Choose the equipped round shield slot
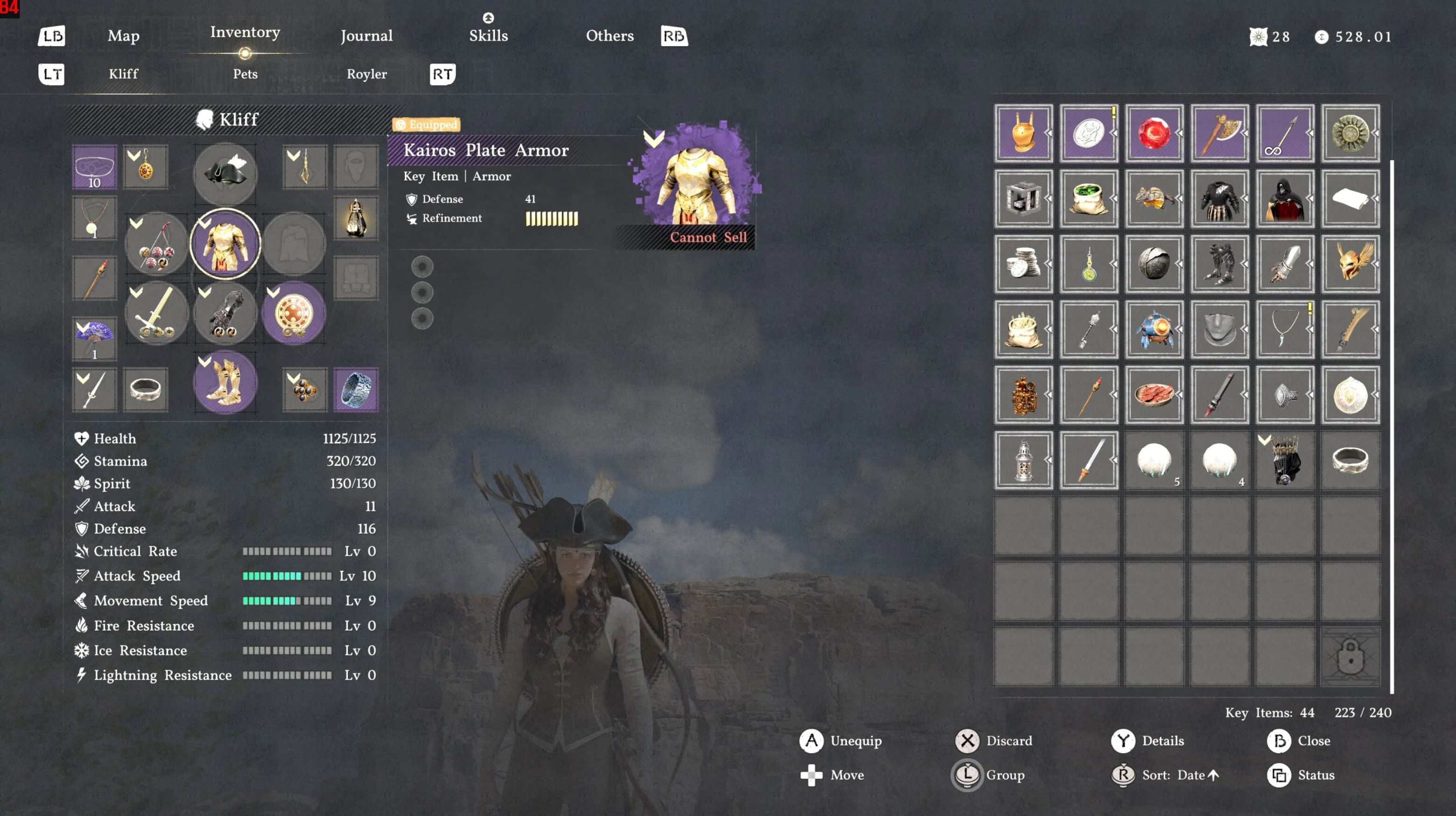 [293, 313]
